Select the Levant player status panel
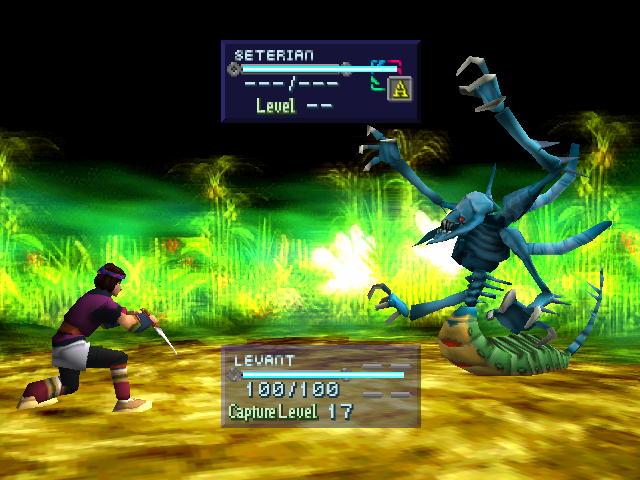The width and height of the screenshot is (640, 480). tap(320, 386)
